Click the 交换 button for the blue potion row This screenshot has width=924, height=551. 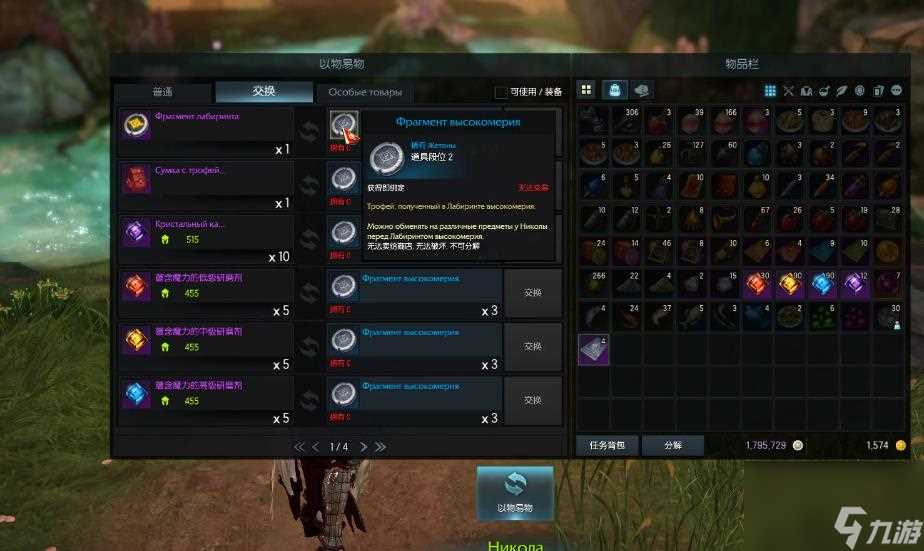[x=532, y=400]
